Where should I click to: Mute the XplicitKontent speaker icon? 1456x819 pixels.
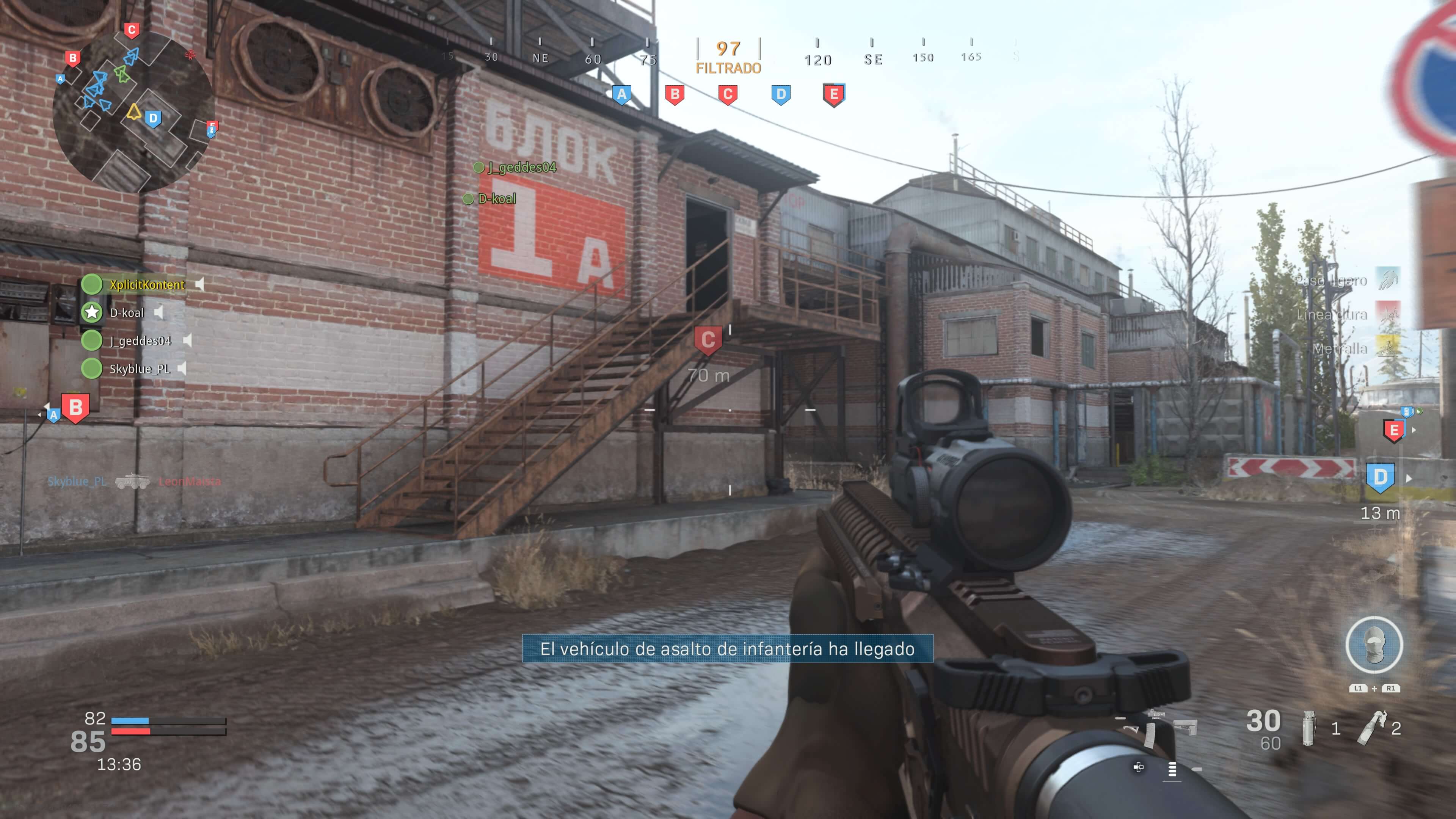(x=199, y=285)
